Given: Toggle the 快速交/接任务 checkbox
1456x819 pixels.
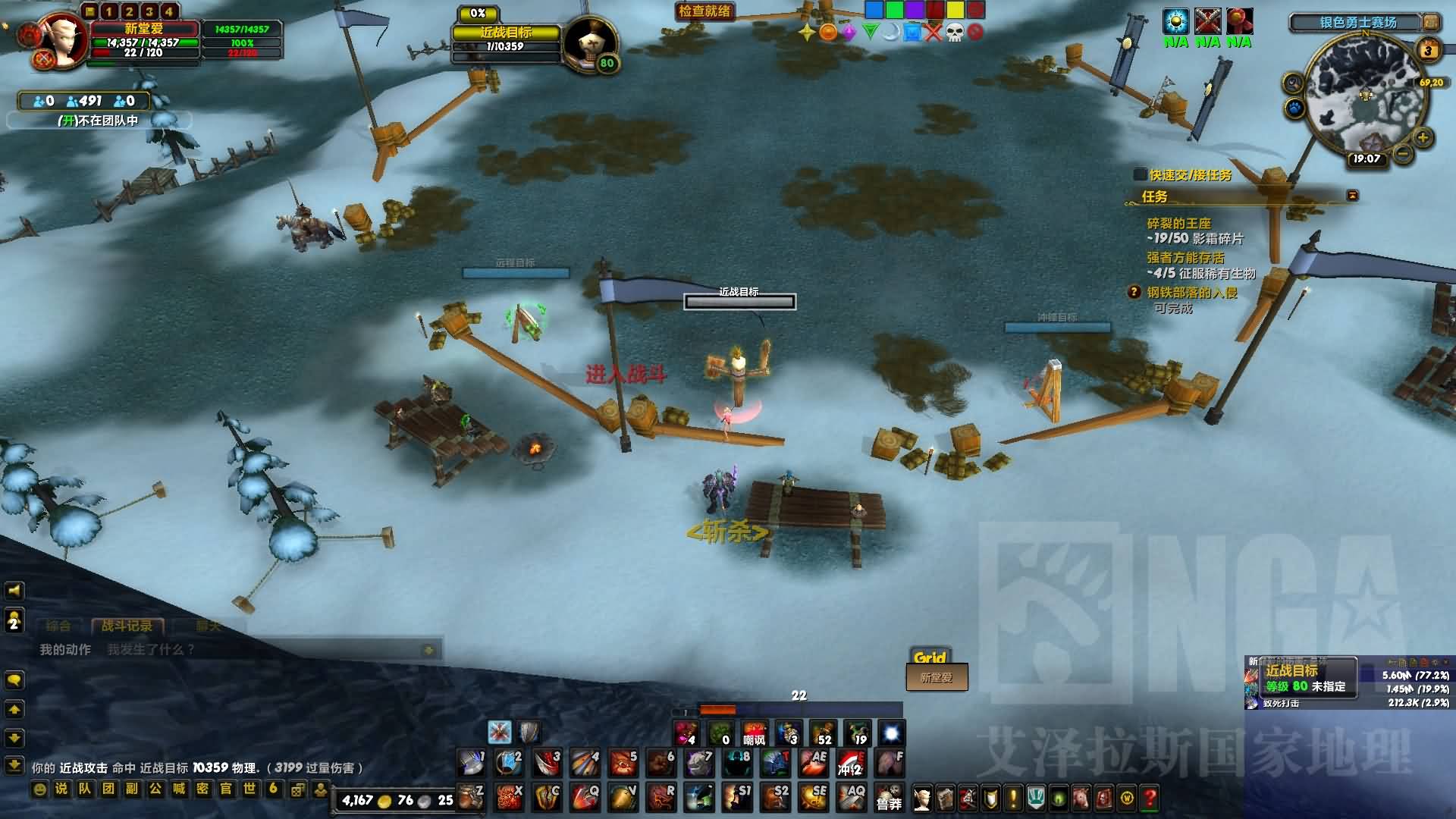Looking at the screenshot, I should click(1139, 175).
